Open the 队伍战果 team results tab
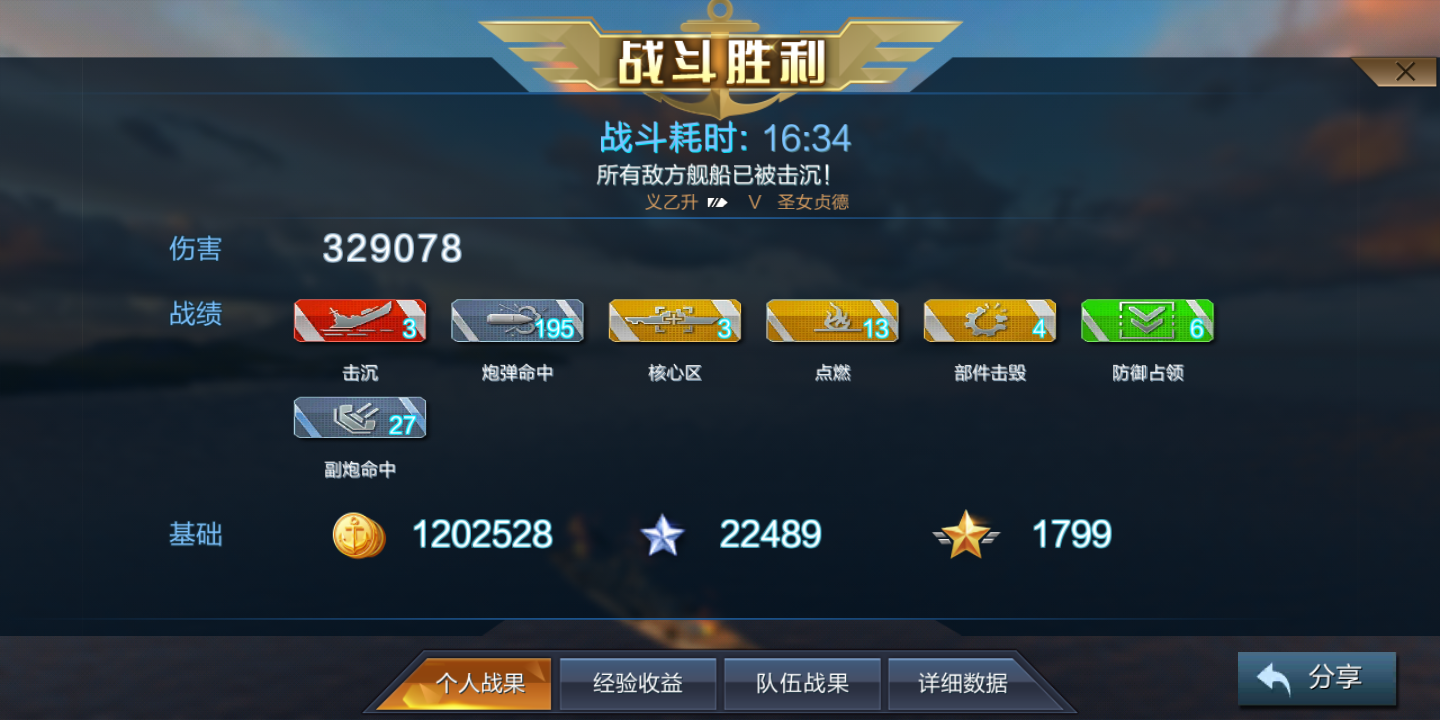The width and height of the screenshot is (1440, 720). (802, 683)
